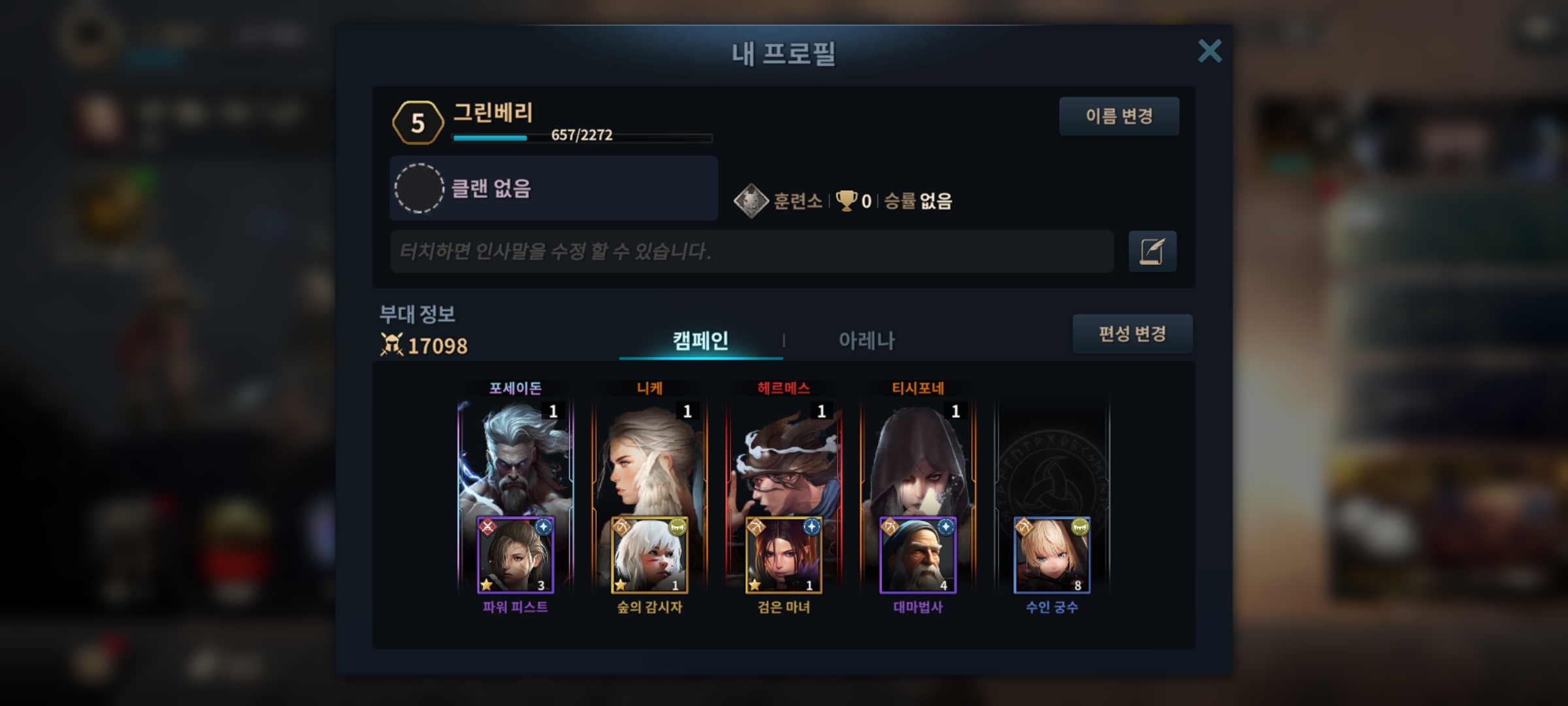Select the 파워 피스트 hero portrait
Screen dimensions: 1568x706
click(x=515, y=556)
